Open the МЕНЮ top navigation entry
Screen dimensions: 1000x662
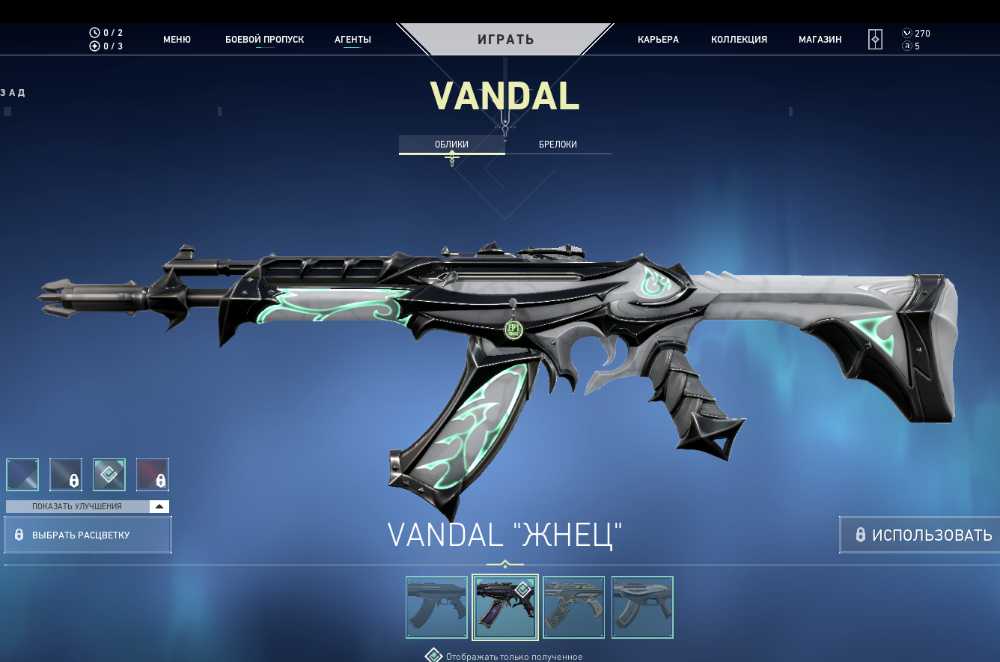[x=177, y=40]
